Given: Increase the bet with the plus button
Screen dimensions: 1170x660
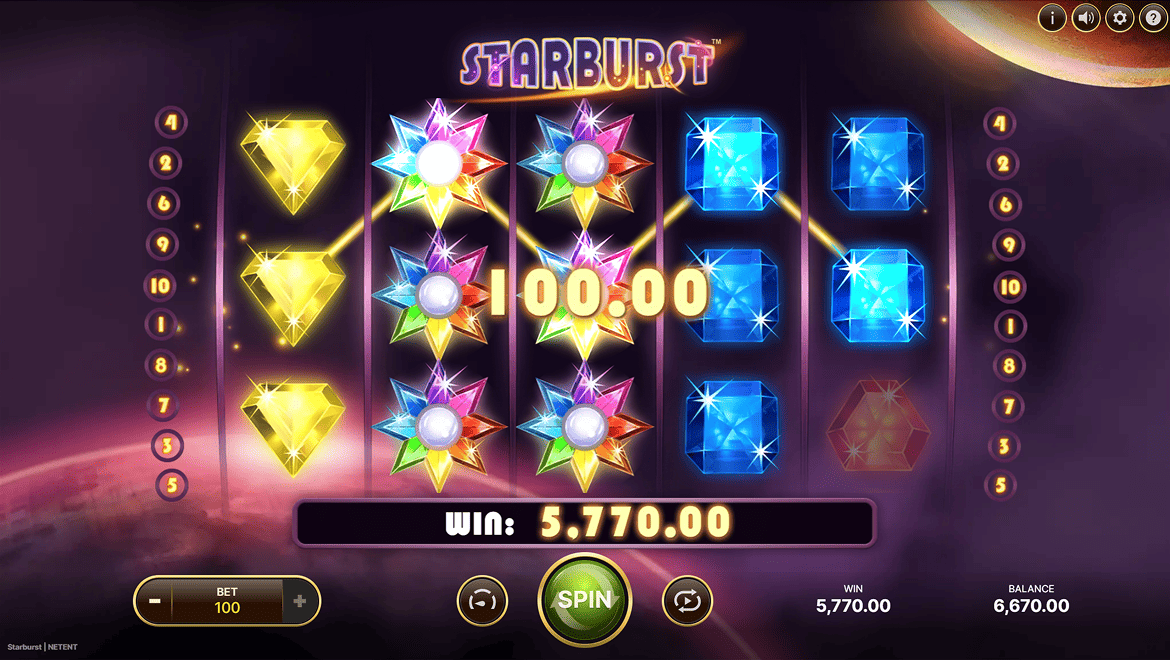Looking at the screenshot, I should click(x=299, y=602).
